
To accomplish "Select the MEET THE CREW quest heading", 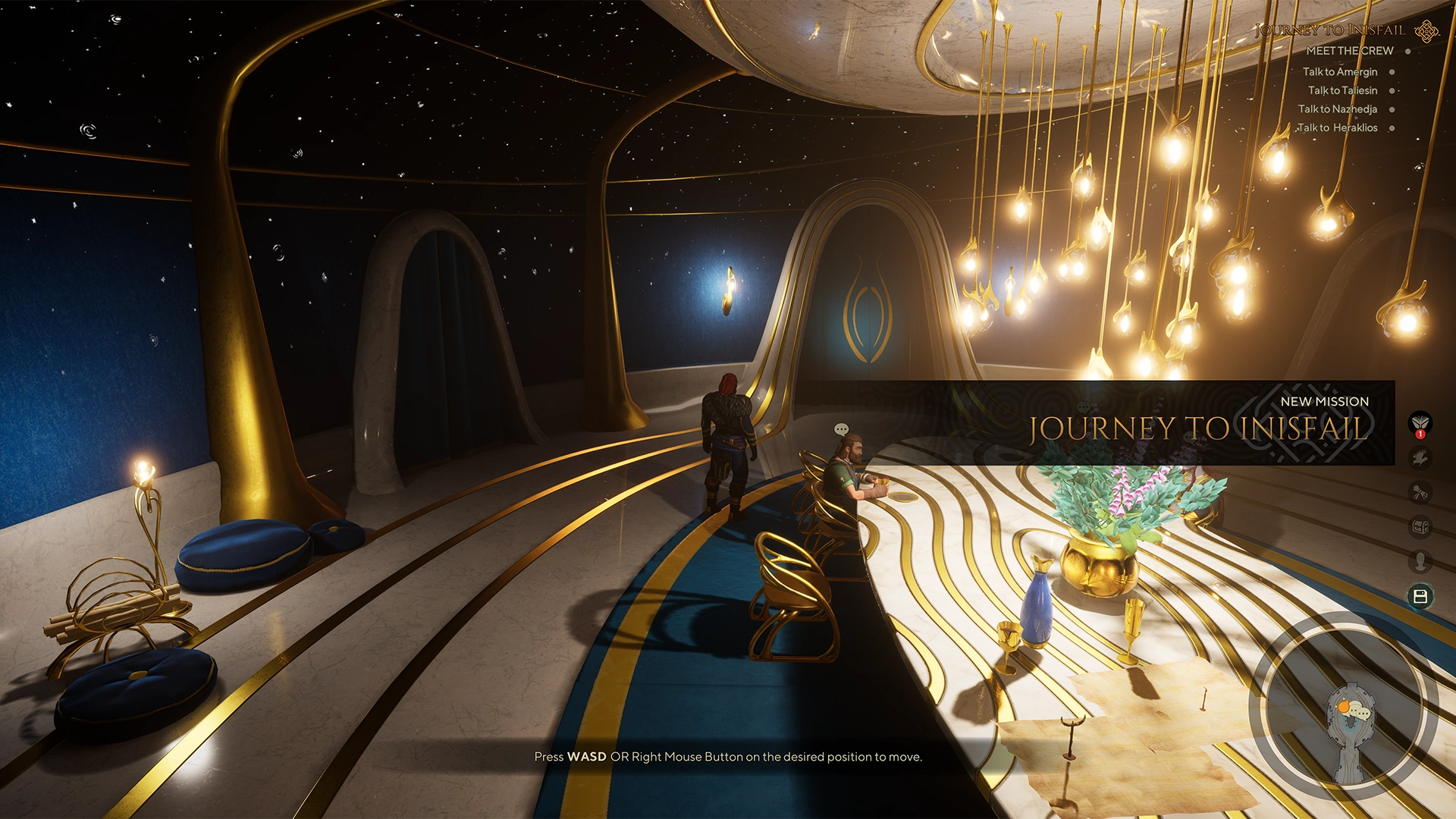I will coord(1348,50).
